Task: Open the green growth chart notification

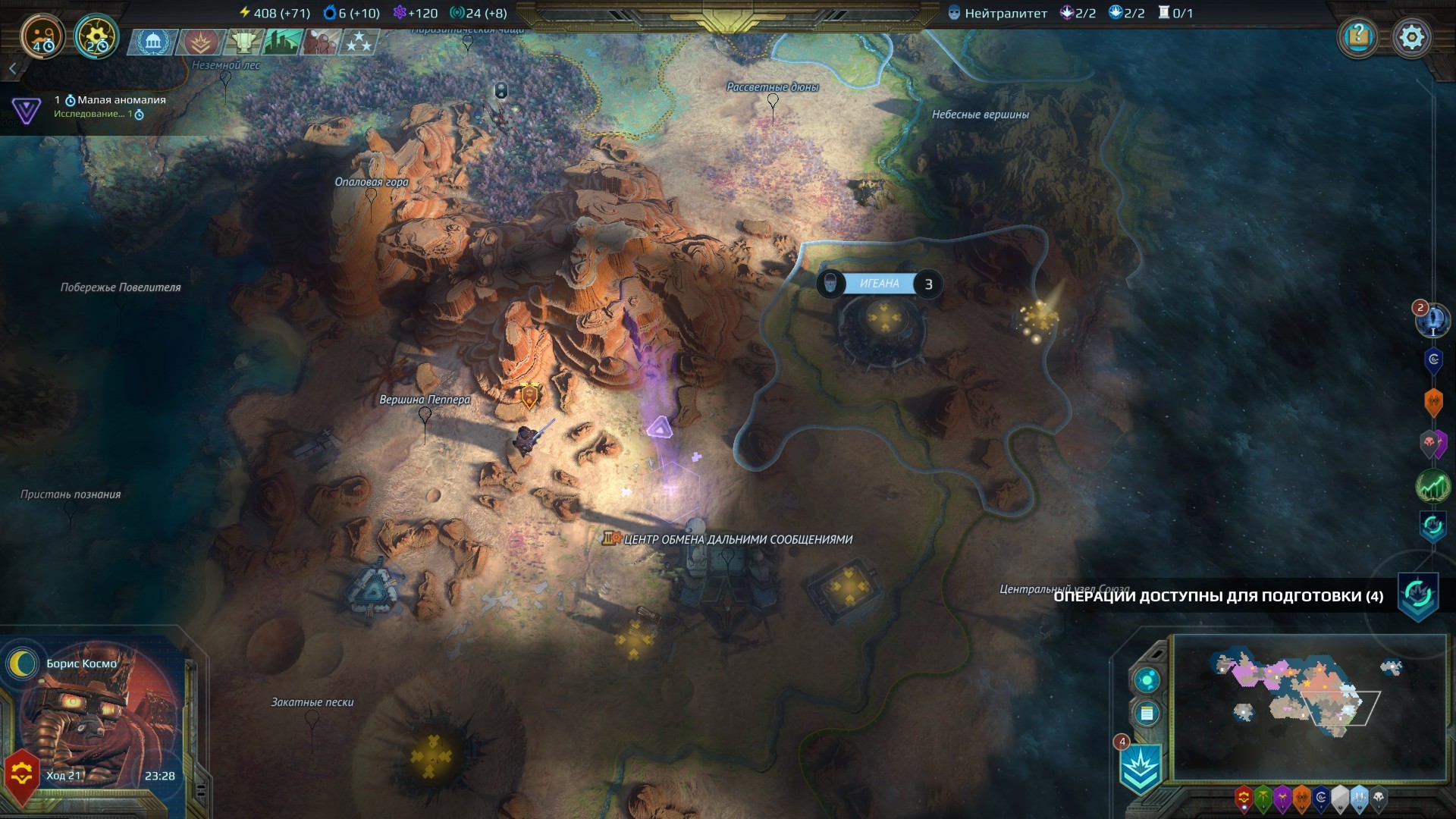Action: click(x=1432, y=487)
